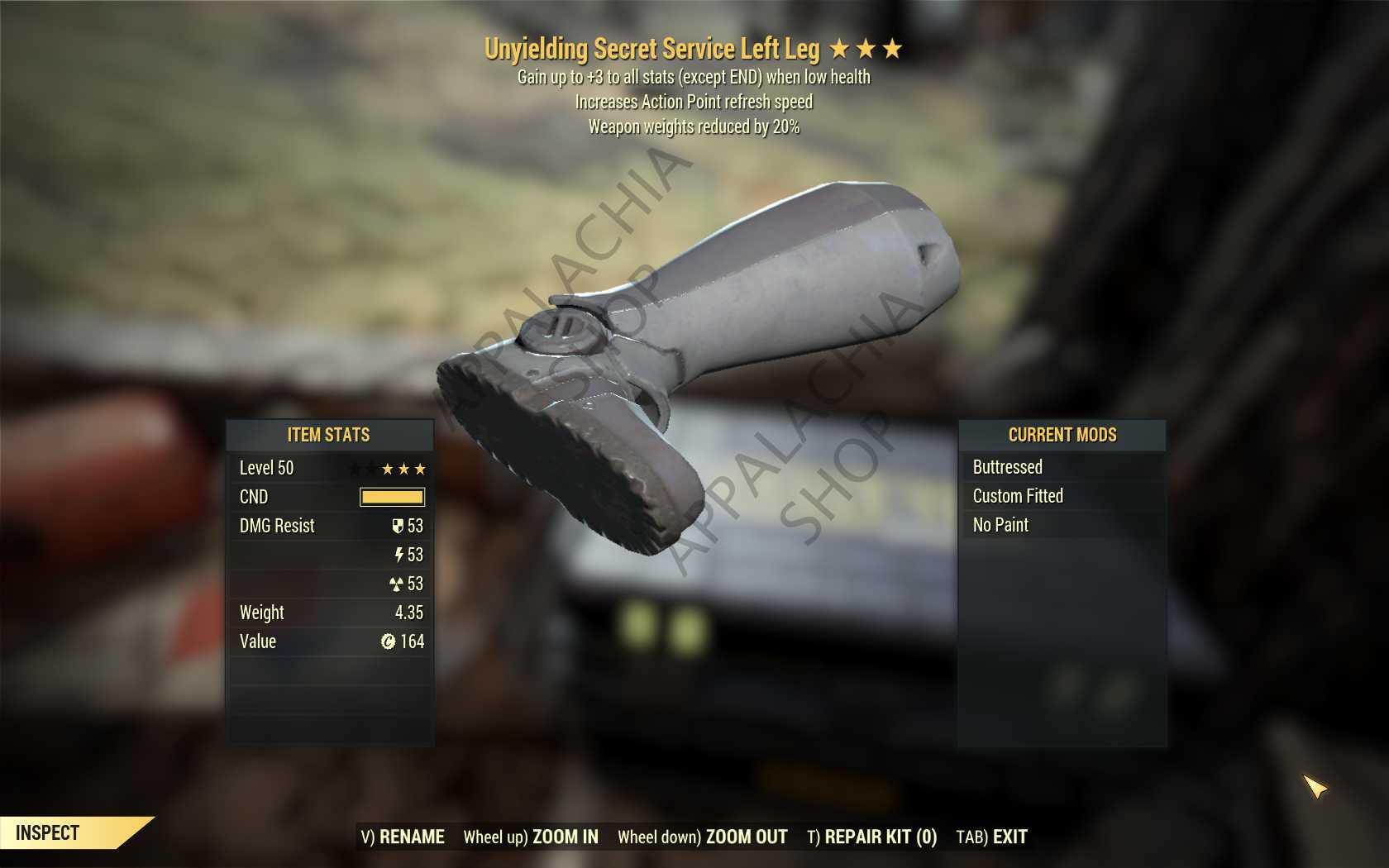This screenshot has width=1389, height=868.
Task: Click the Unyielding Secret Service Left Leg title
Action: (653, 49)
